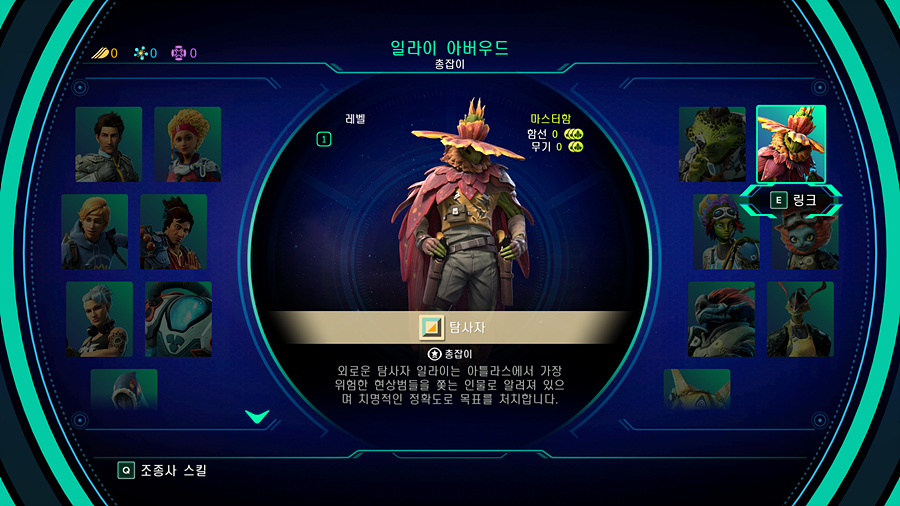Pick the yellow horned pilot partly cut off
The width and height of the screenshot is (900, 506).
pyautogui.click(x=696, y=388)
